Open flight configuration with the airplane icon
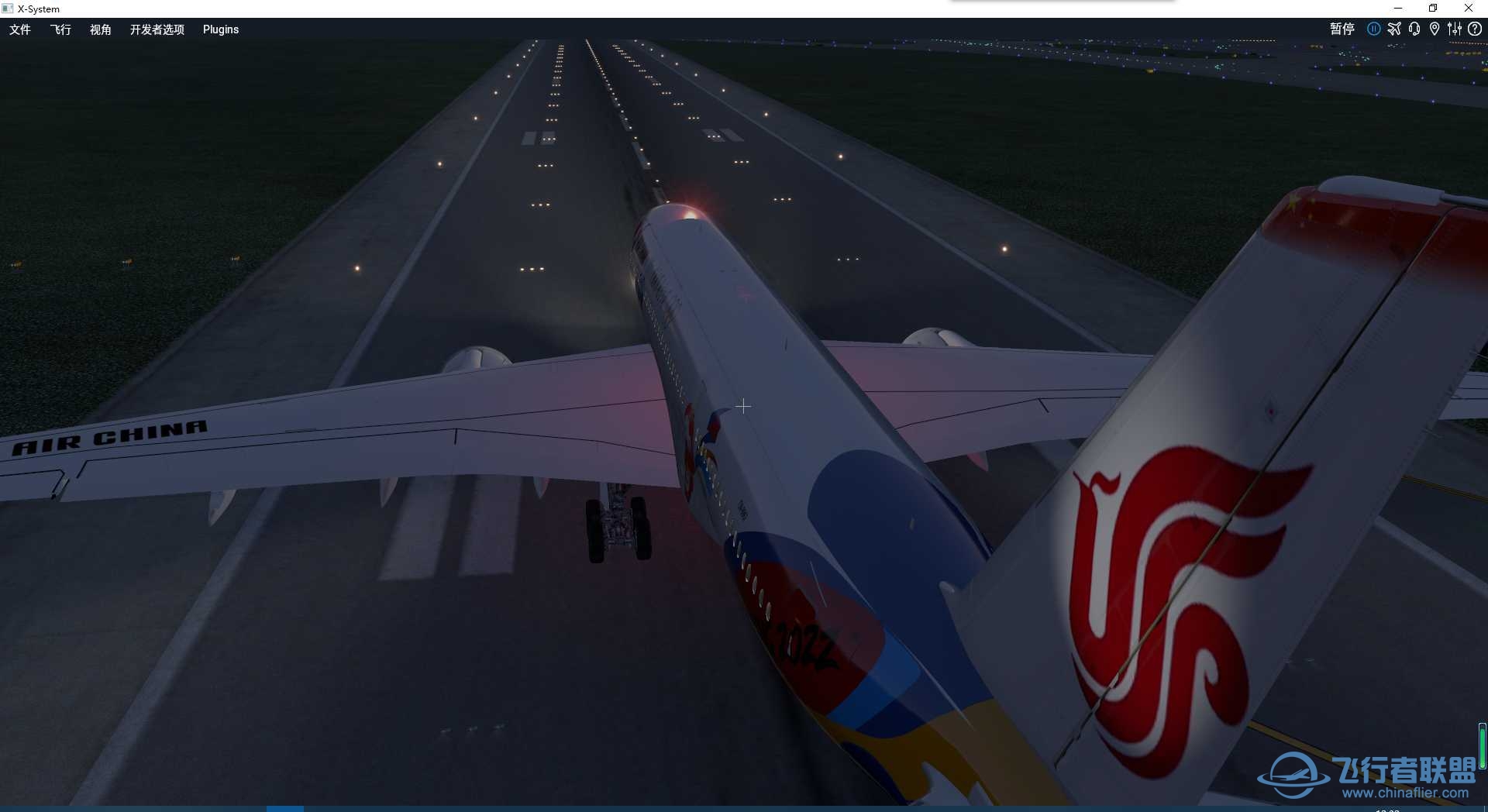This screenshot has height=812, width=1488. (x=1395, y=29)
